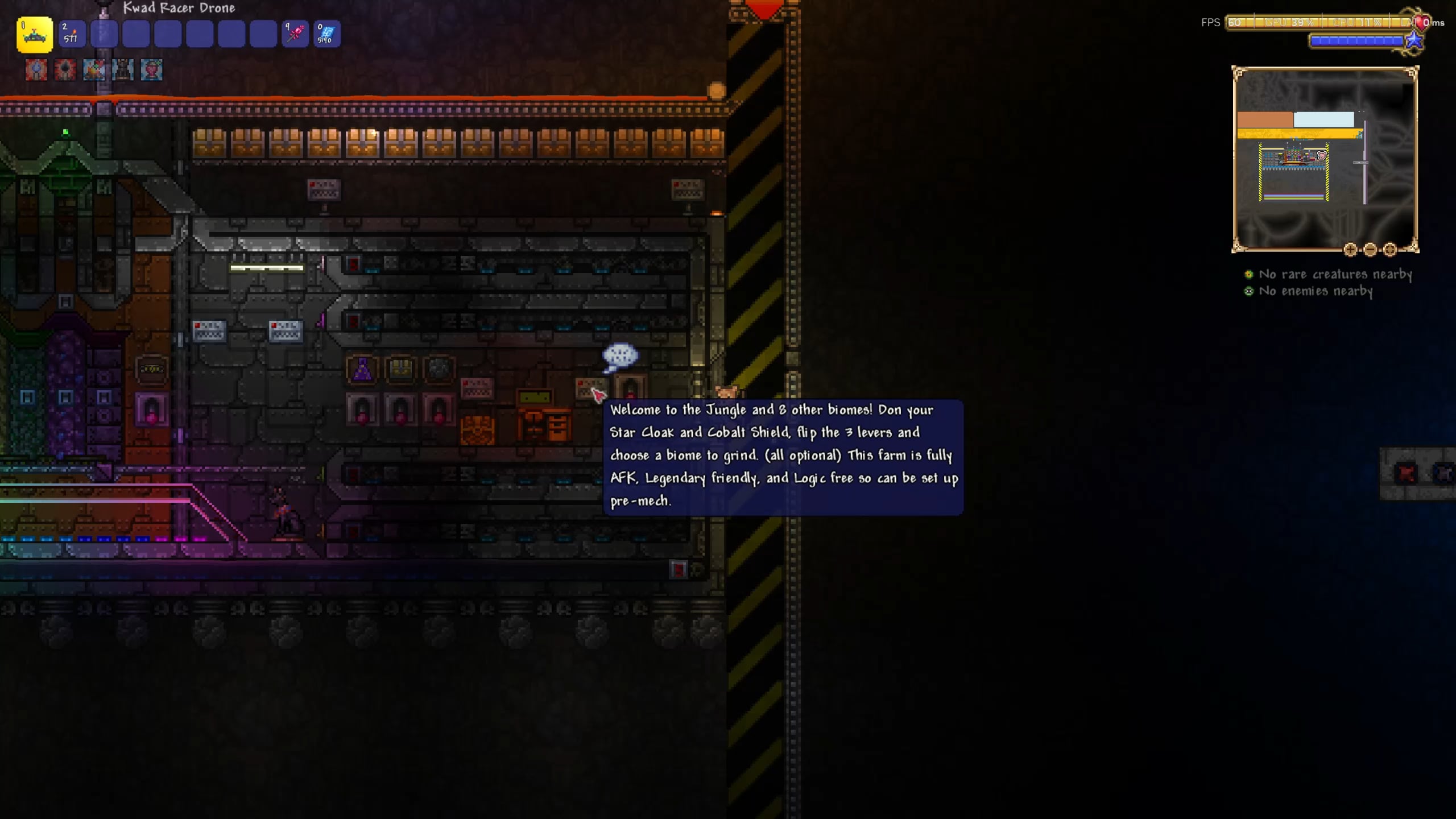Image resolution: width=1456 pixels, height=819 pixels.
Task: Click the pig head marker on minimap
Action: click(1322, 155)
